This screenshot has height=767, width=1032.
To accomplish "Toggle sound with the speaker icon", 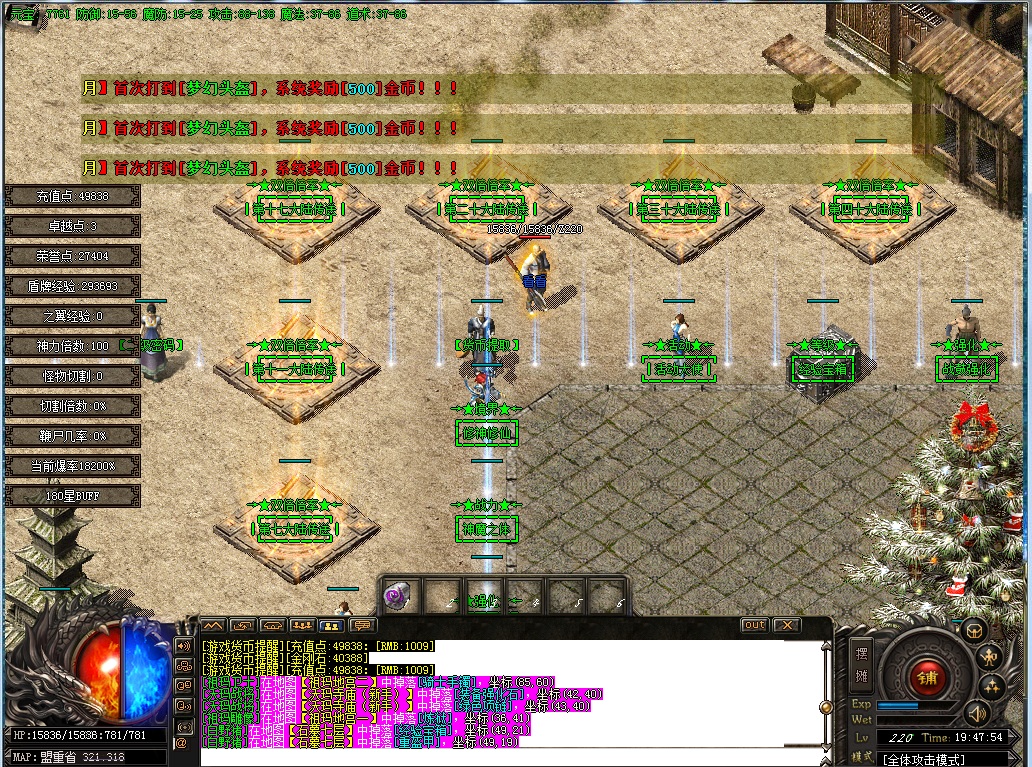I will (x=975, y=712).
